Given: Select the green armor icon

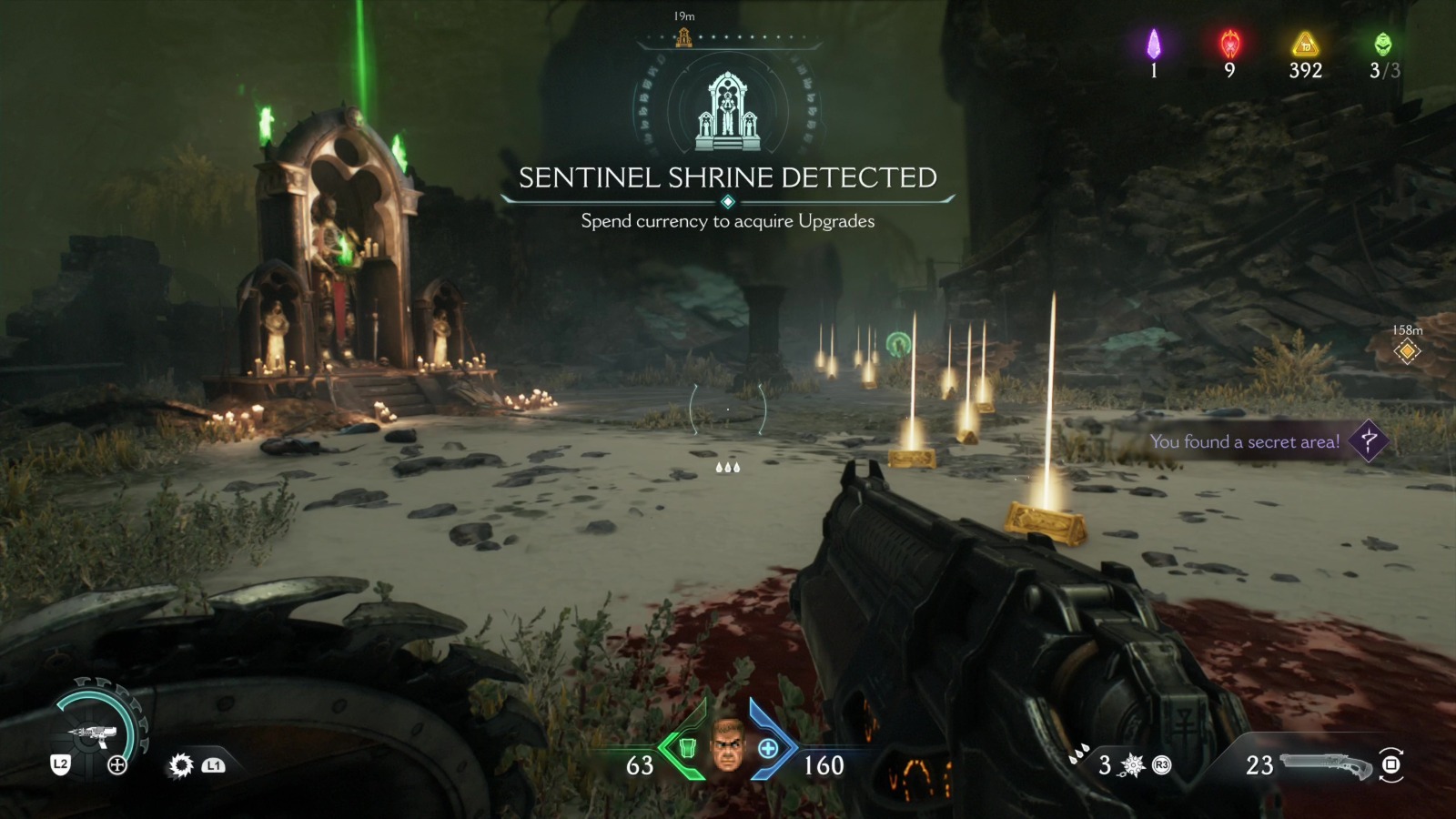Looking at the screenshot, I should 688,748.
